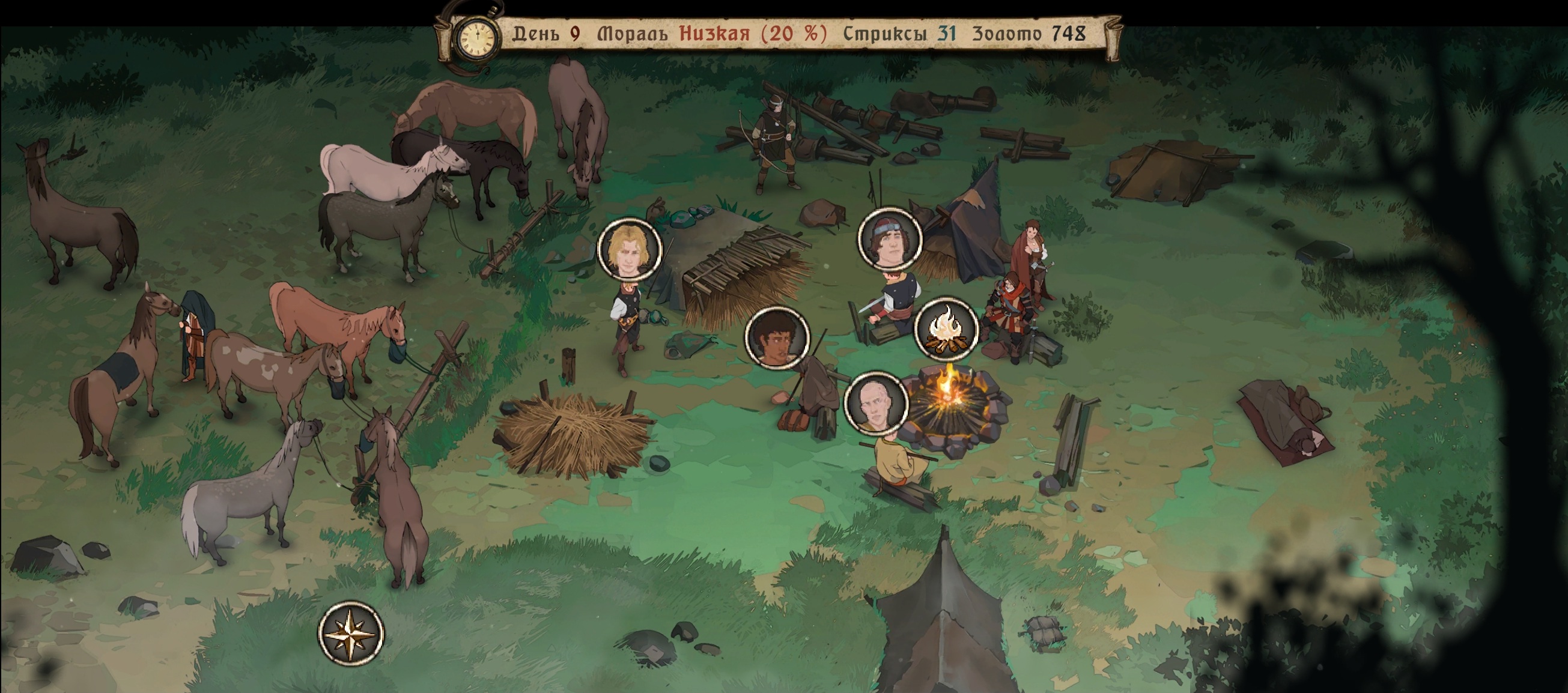Click the pocket watch clock icon
Screen dimensions: 1568x693
coord(478,37)
